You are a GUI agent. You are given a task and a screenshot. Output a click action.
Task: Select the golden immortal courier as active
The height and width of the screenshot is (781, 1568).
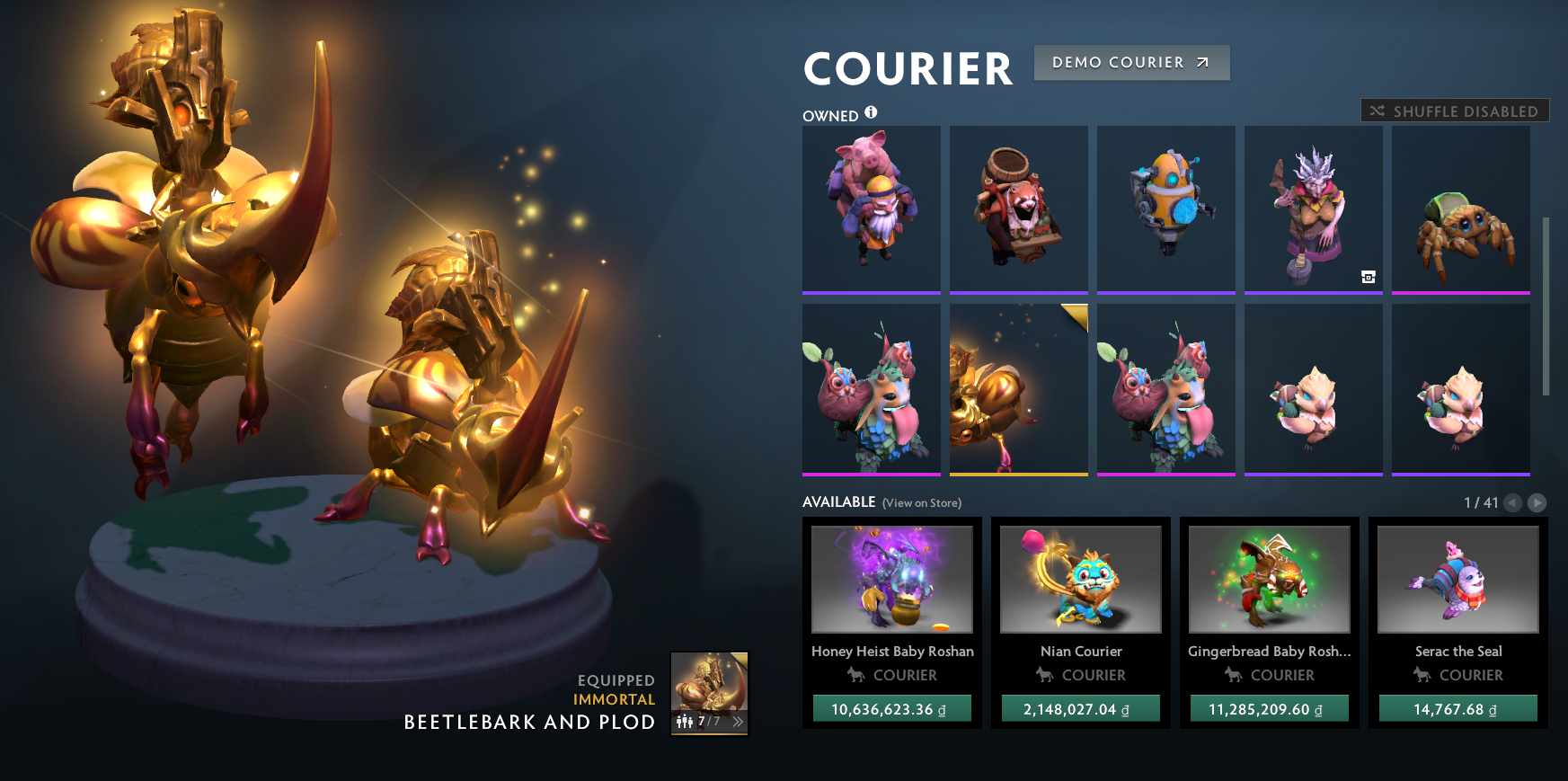(x=1018, y=388)
